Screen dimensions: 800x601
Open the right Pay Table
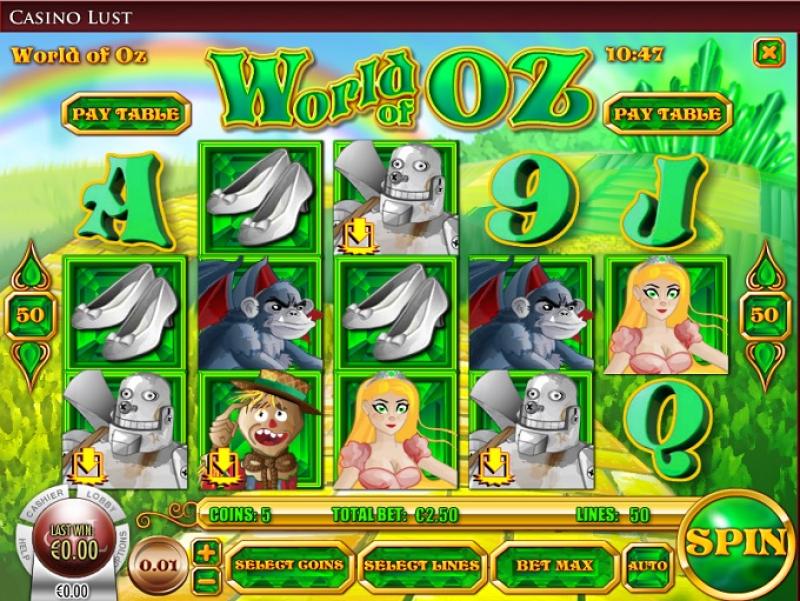click(667, 114)
